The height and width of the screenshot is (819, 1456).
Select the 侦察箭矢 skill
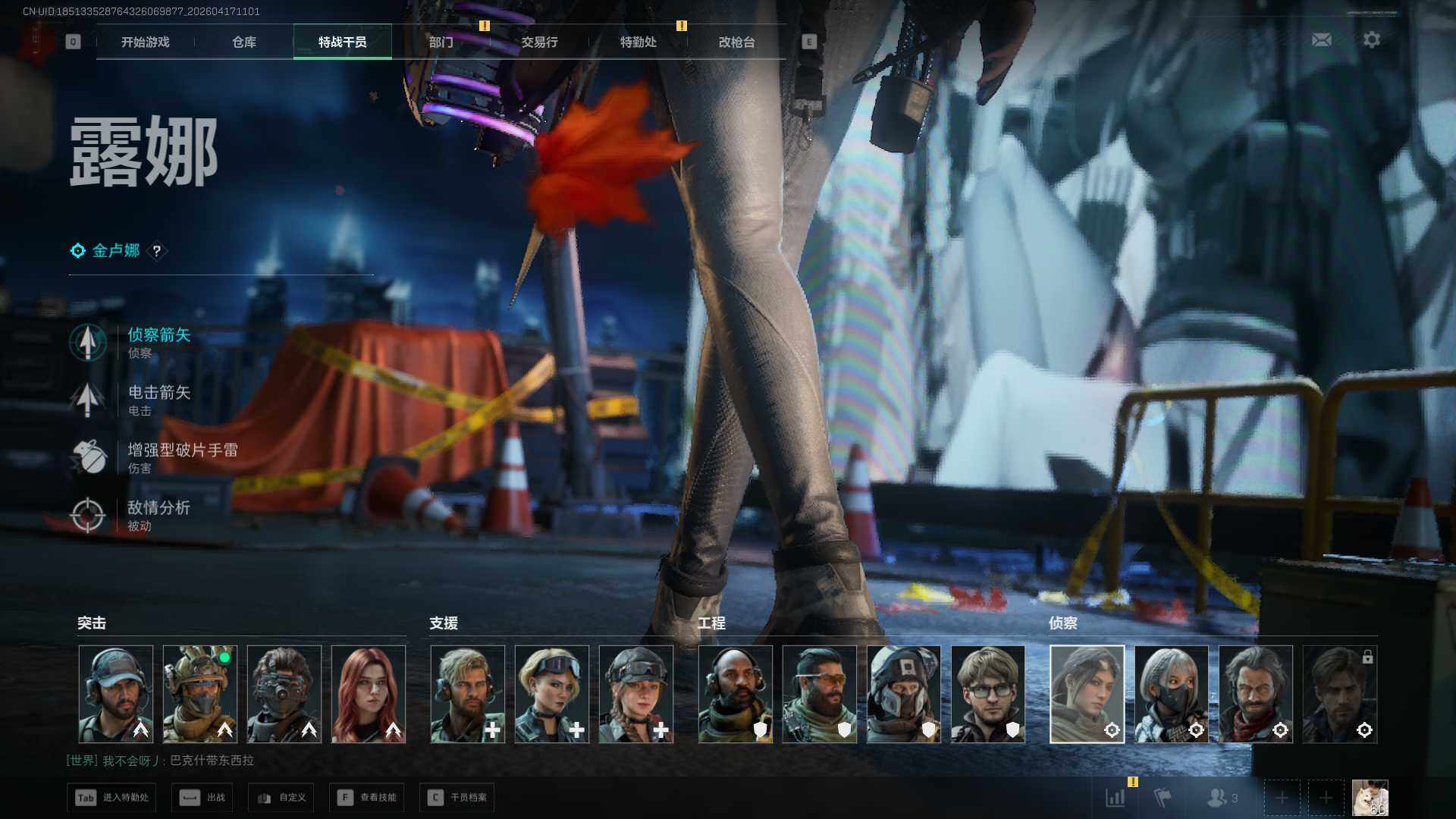point(158,342)
